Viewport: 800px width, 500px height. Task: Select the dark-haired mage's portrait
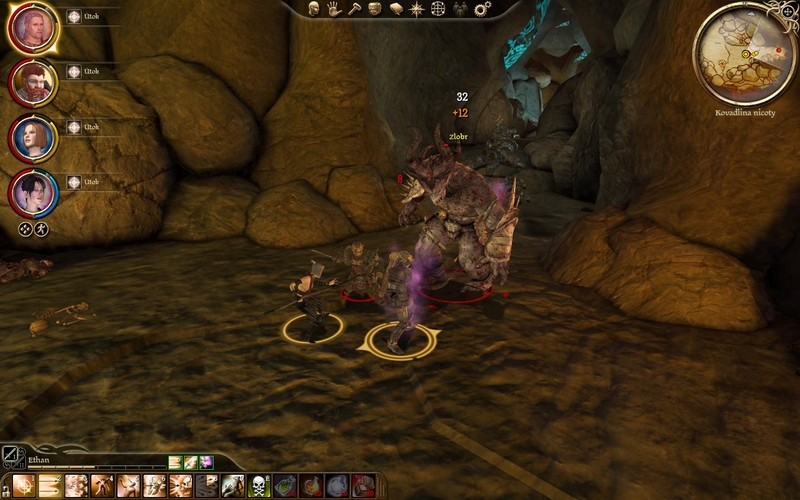tap(32, 192)
